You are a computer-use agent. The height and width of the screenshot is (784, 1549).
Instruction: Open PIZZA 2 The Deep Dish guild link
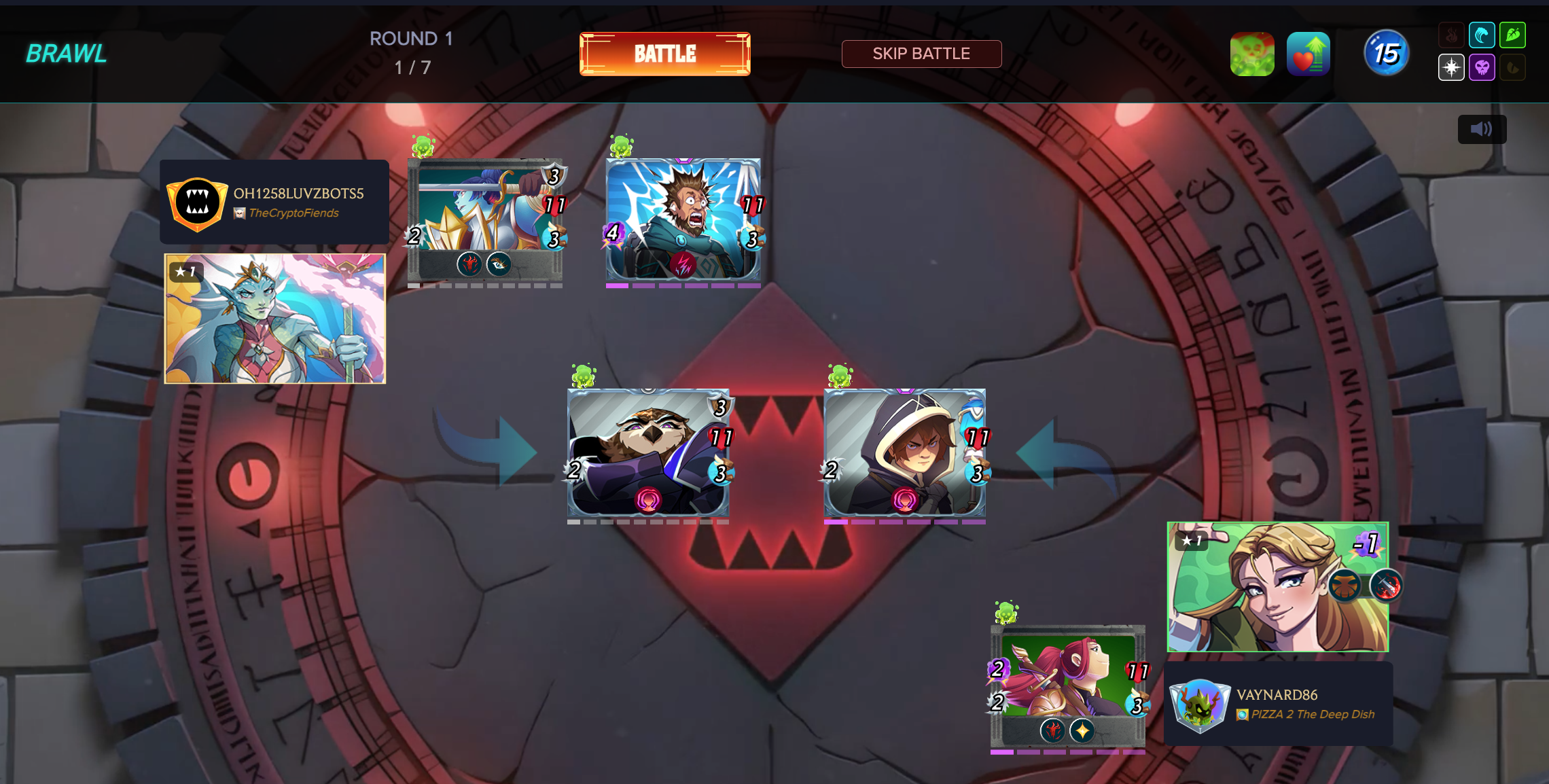point(1312,715)
